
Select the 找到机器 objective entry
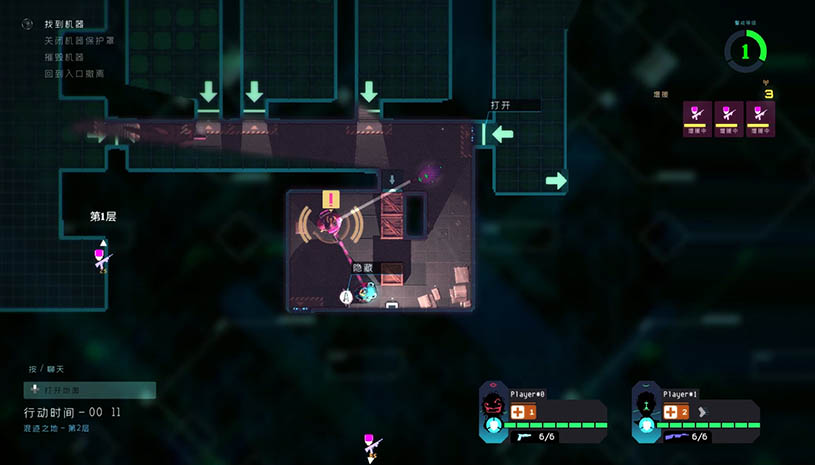pos(64,25)
